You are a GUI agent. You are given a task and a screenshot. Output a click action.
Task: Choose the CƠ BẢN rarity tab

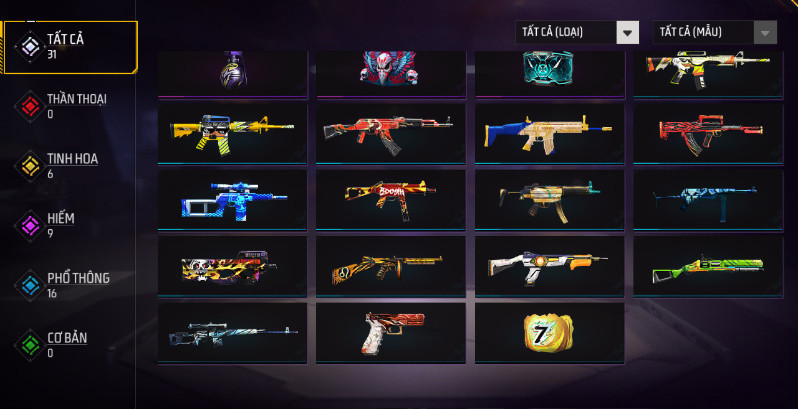click(69, 343)
